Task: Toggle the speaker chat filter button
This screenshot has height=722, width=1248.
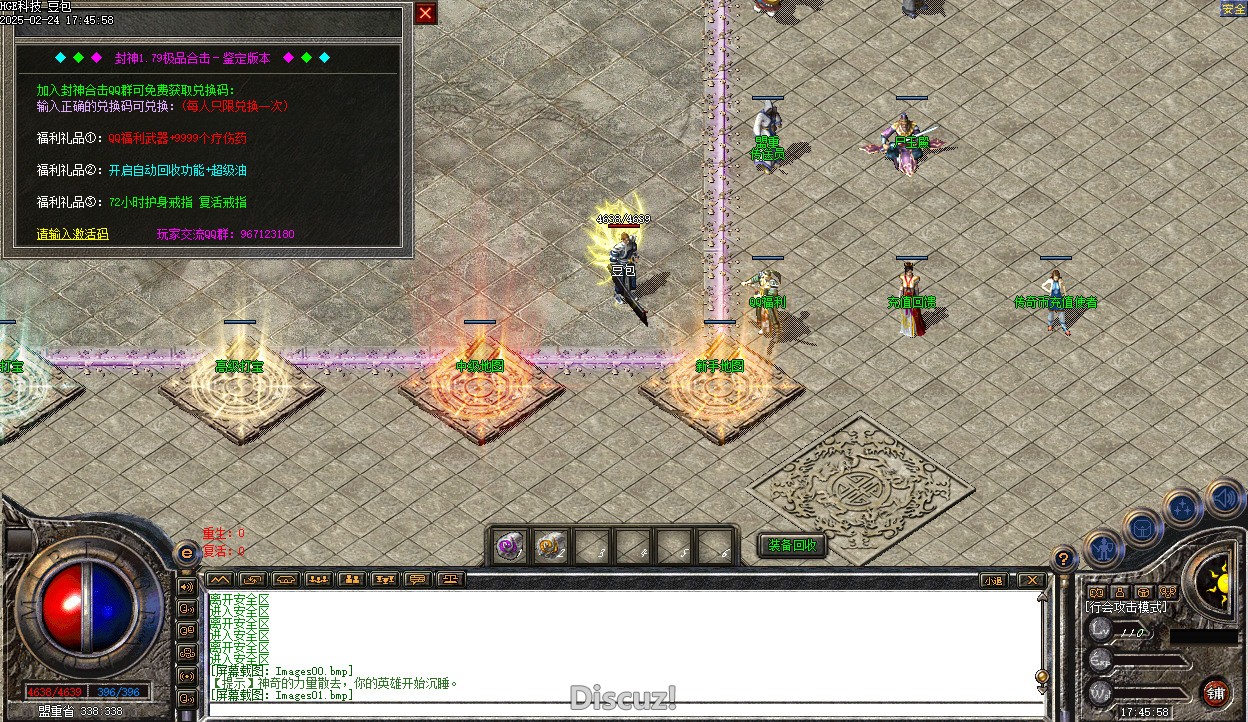Action: click(x=186, y=586)
